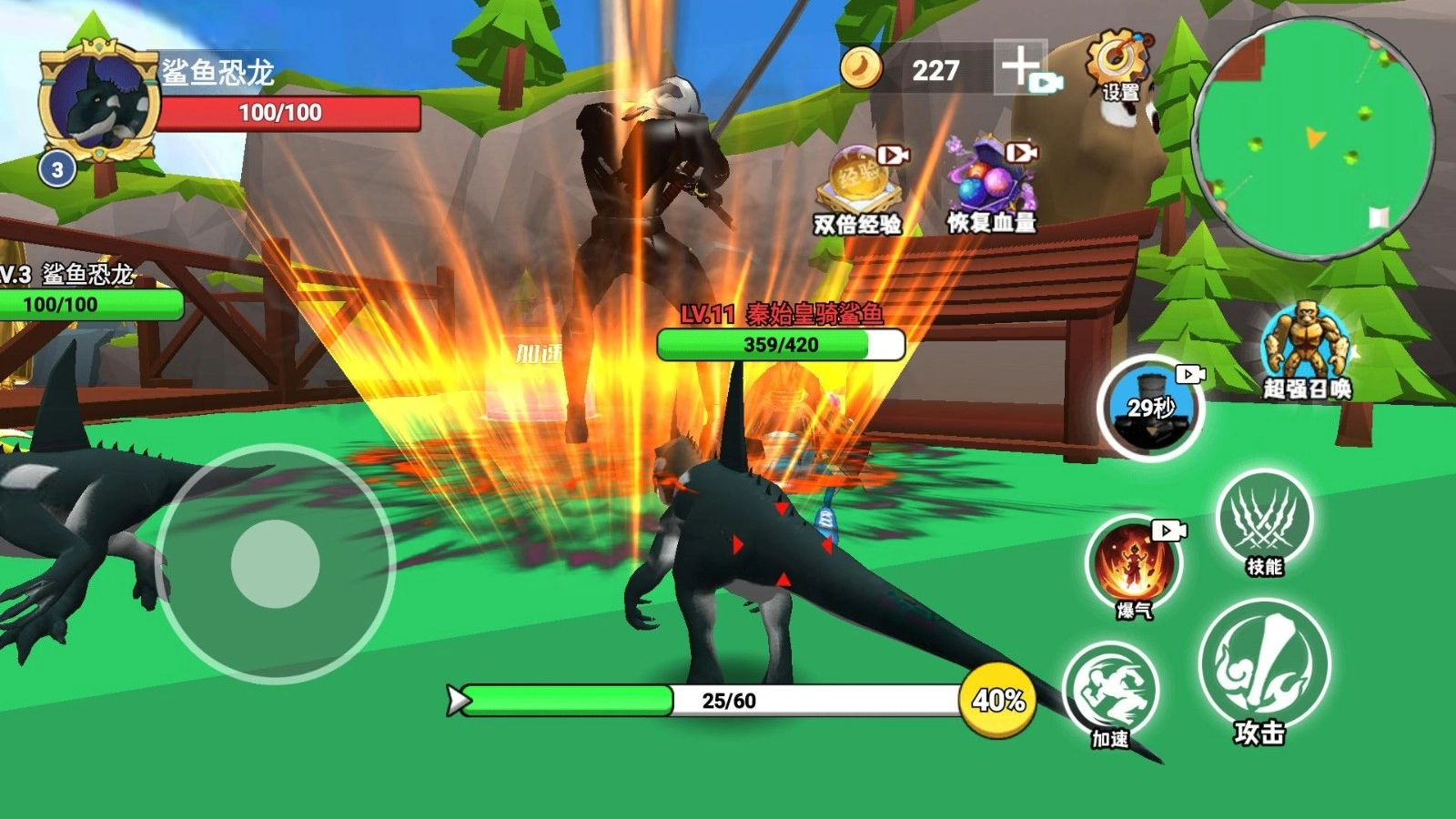Tap the 29秒 cooldown character icon

[x=1151, y=409]
